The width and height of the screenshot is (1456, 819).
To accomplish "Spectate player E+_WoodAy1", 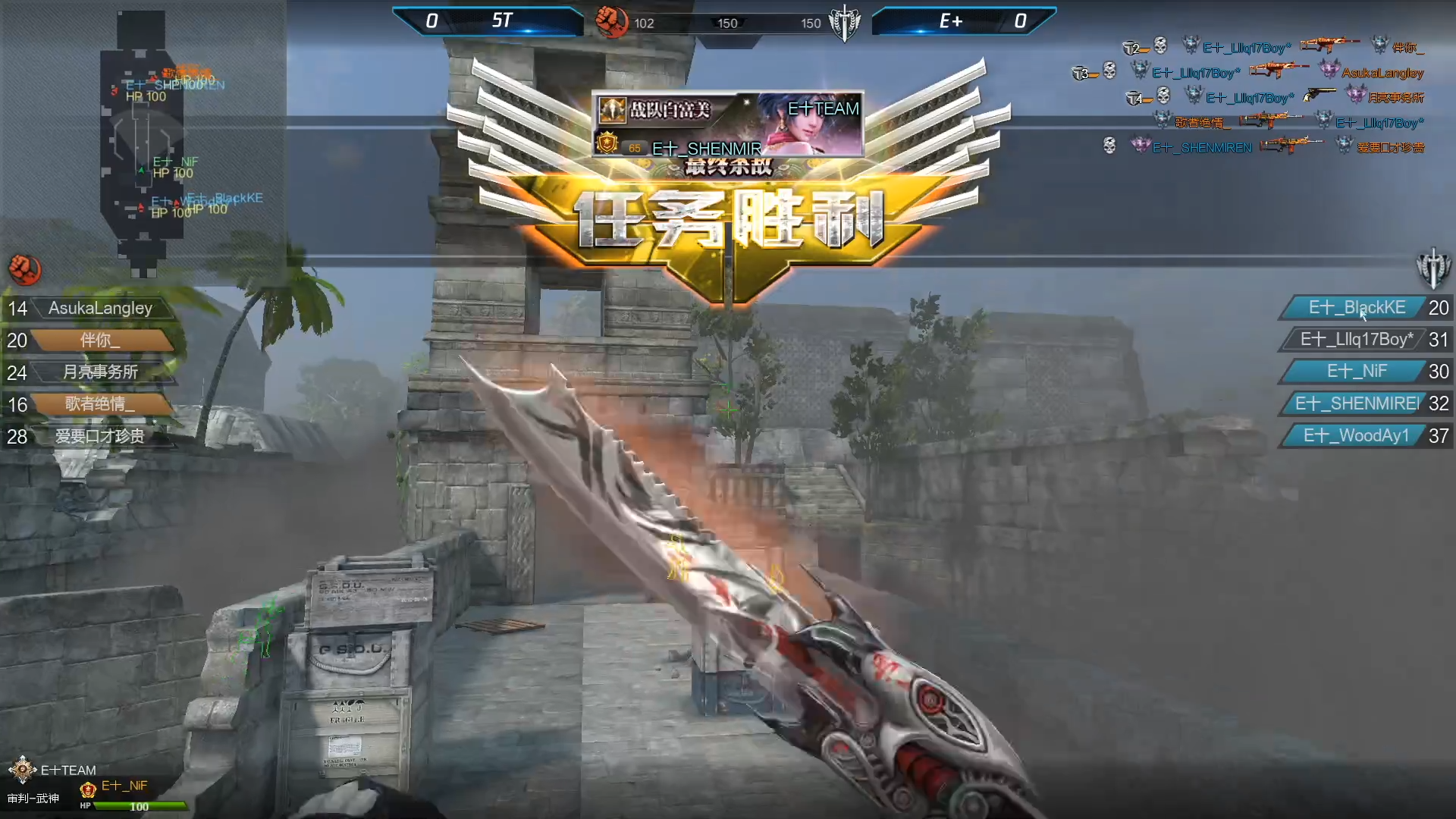I will coord(1357,436).
